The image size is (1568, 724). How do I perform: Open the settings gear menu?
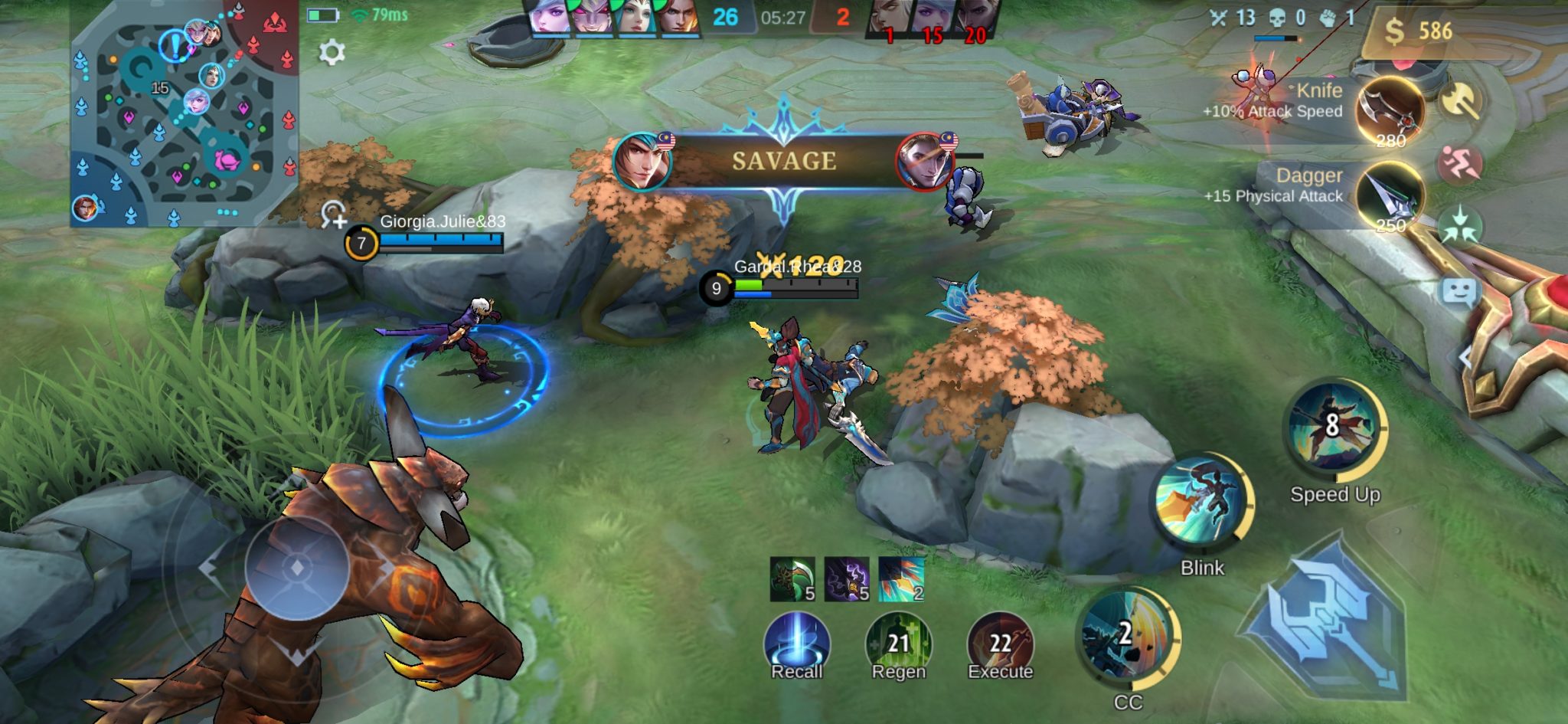[332, 52]
